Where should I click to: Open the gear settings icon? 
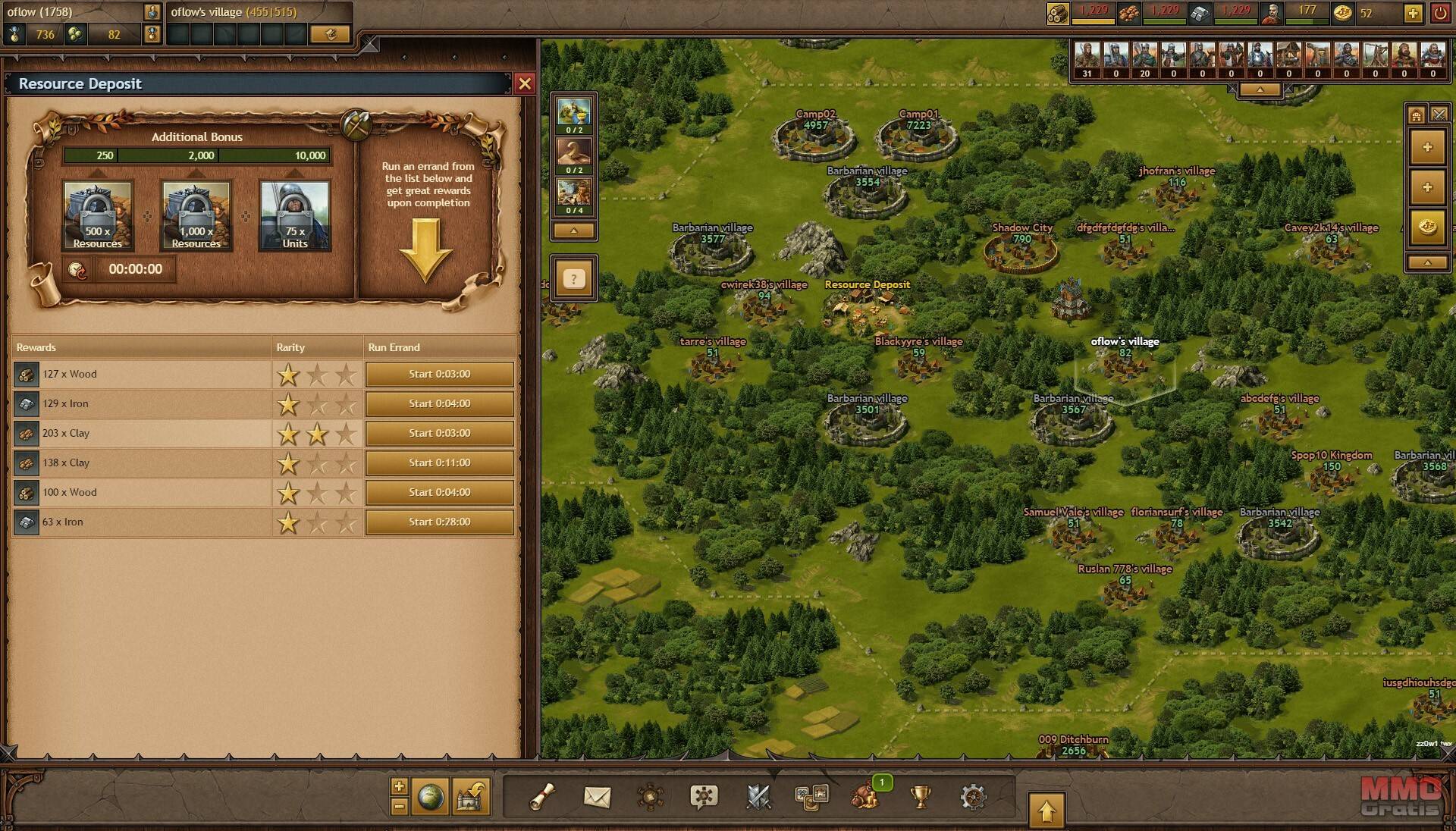pyautogui.click(x=973, y=796)
